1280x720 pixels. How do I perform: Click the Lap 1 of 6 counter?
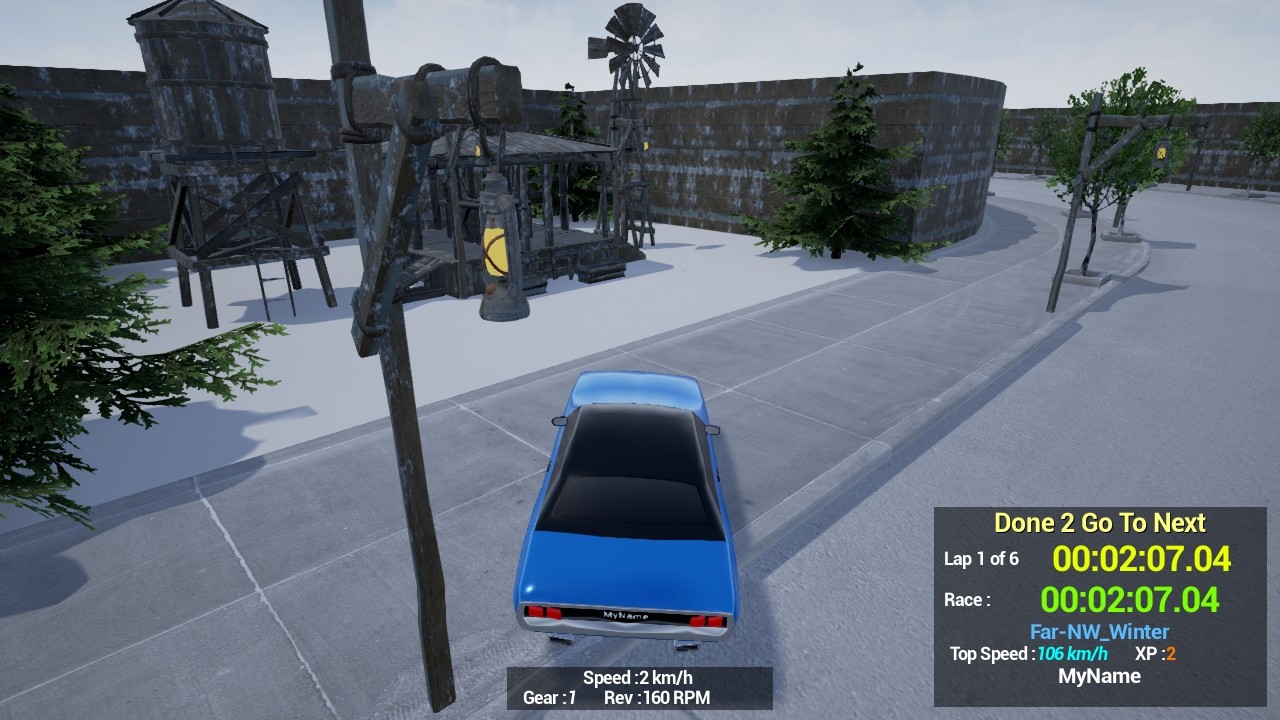pos(981,560)
